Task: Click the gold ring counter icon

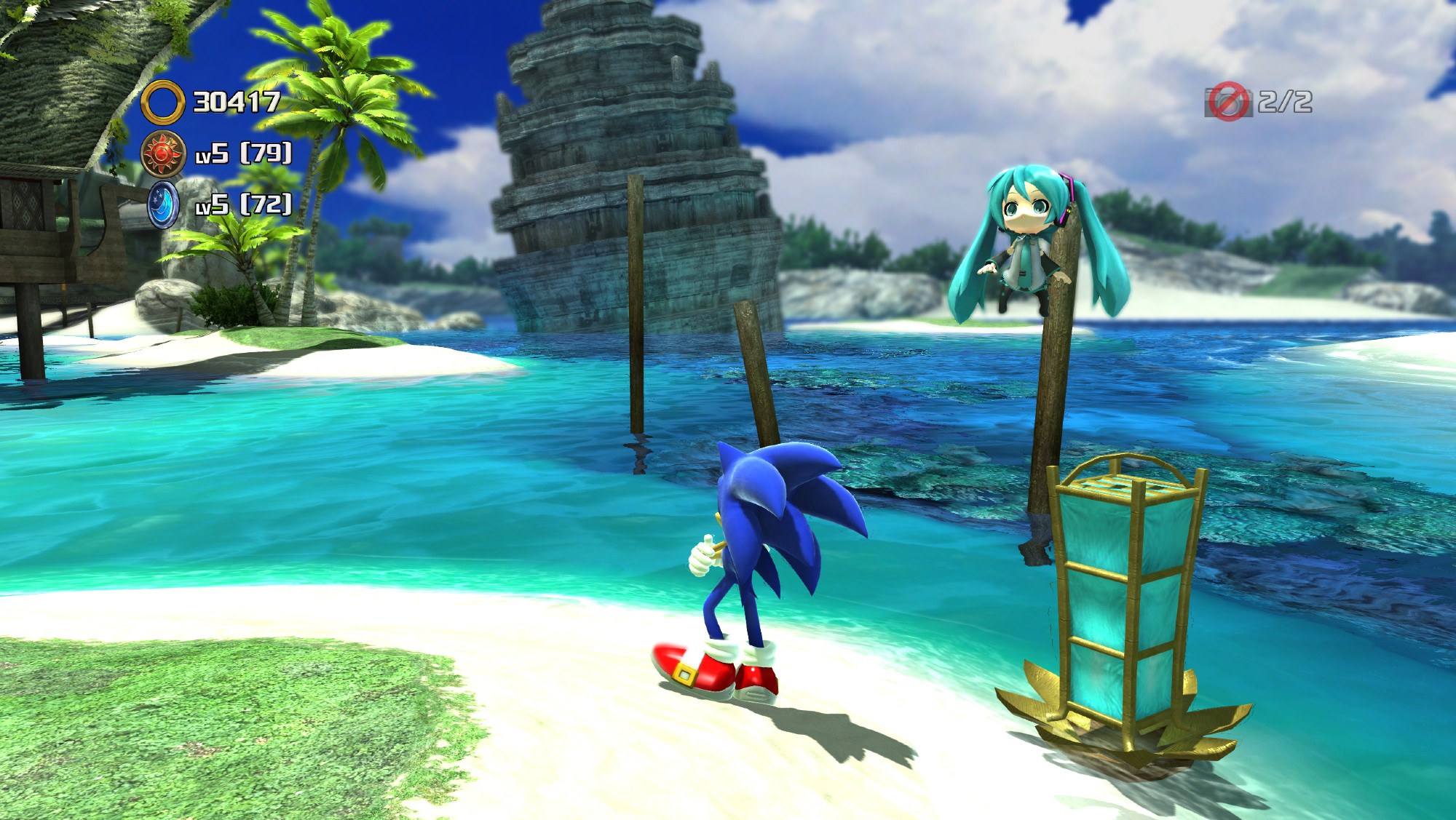Action: [162, 103]
